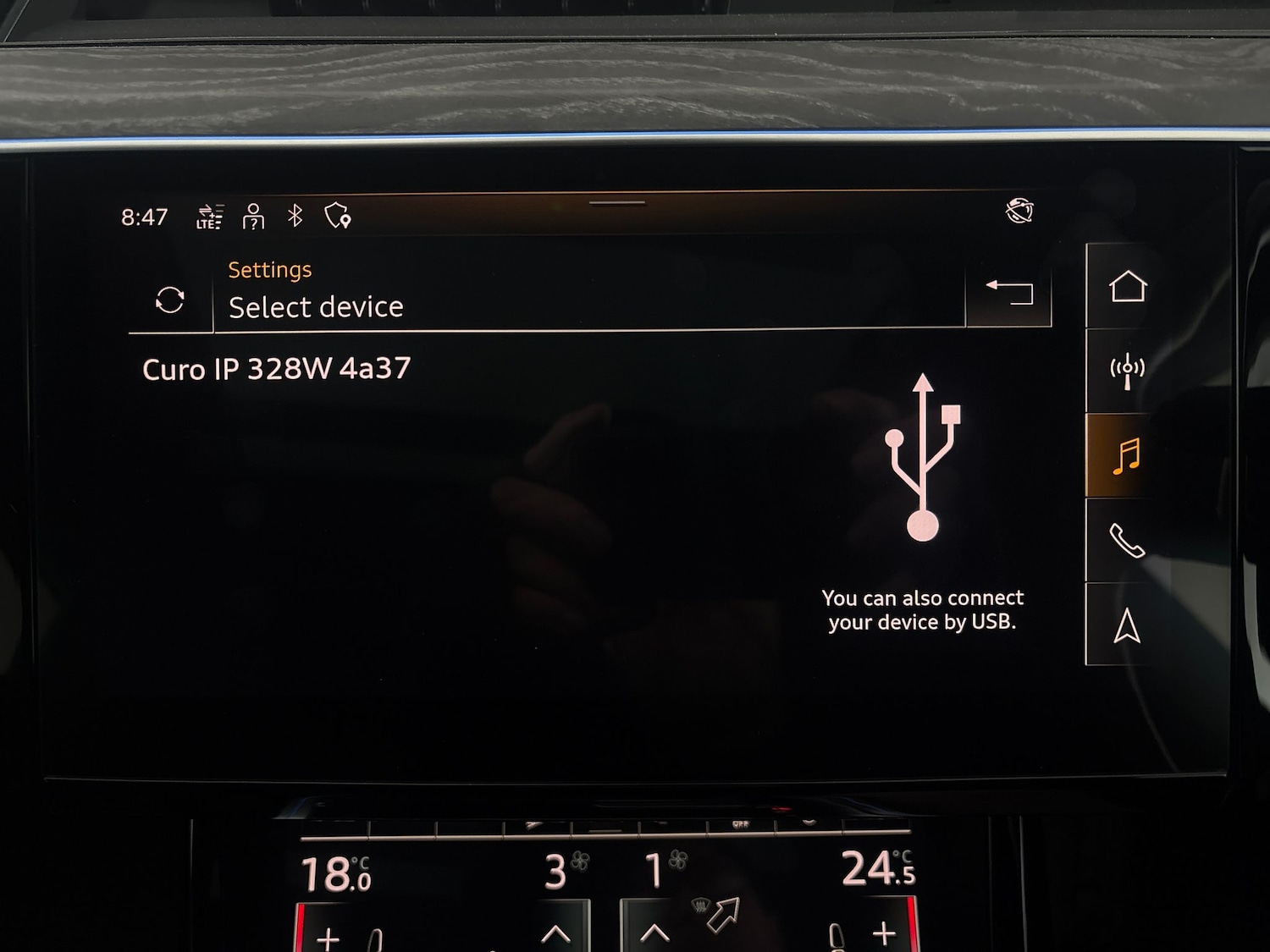Click the LTE network status icon
Image resolution: width=1270 pixels, height=952 pixels.
pyautogui.click(x=209, y=217)
